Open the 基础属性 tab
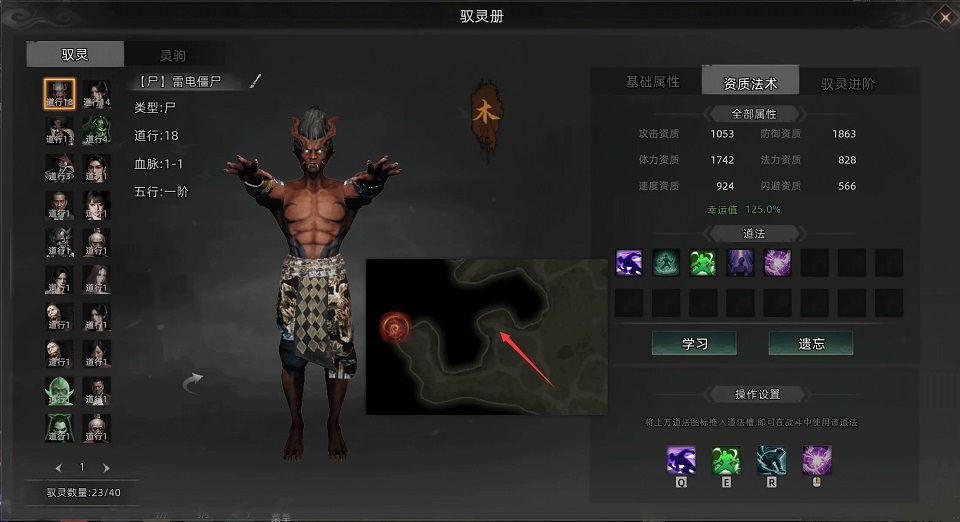Image resolution: width=960 pixels, height=522 pixels. coord(652,82)
